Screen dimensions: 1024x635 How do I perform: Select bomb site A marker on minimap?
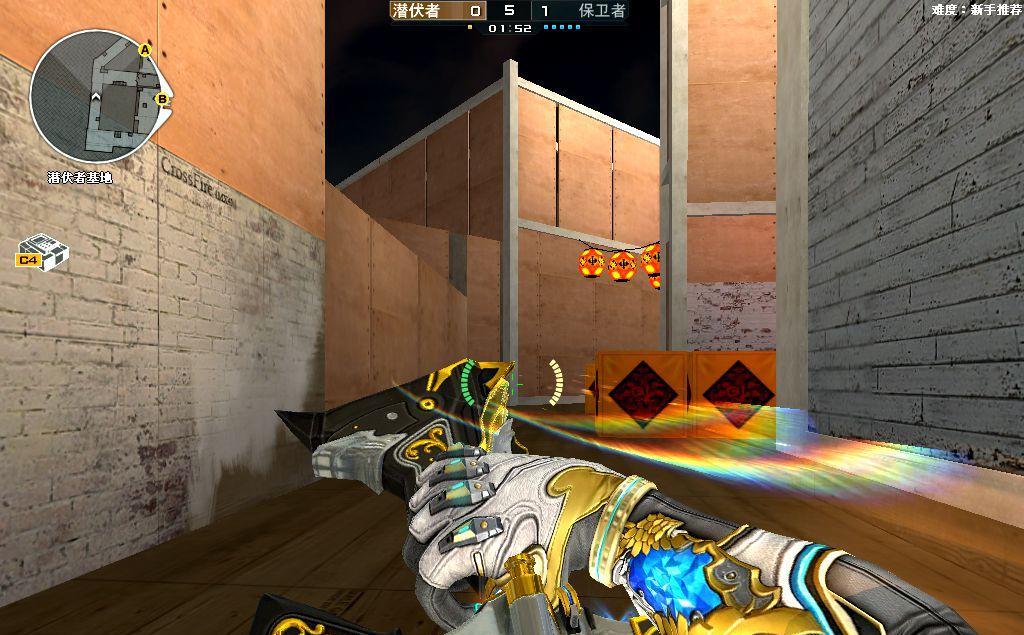[144, 49]
